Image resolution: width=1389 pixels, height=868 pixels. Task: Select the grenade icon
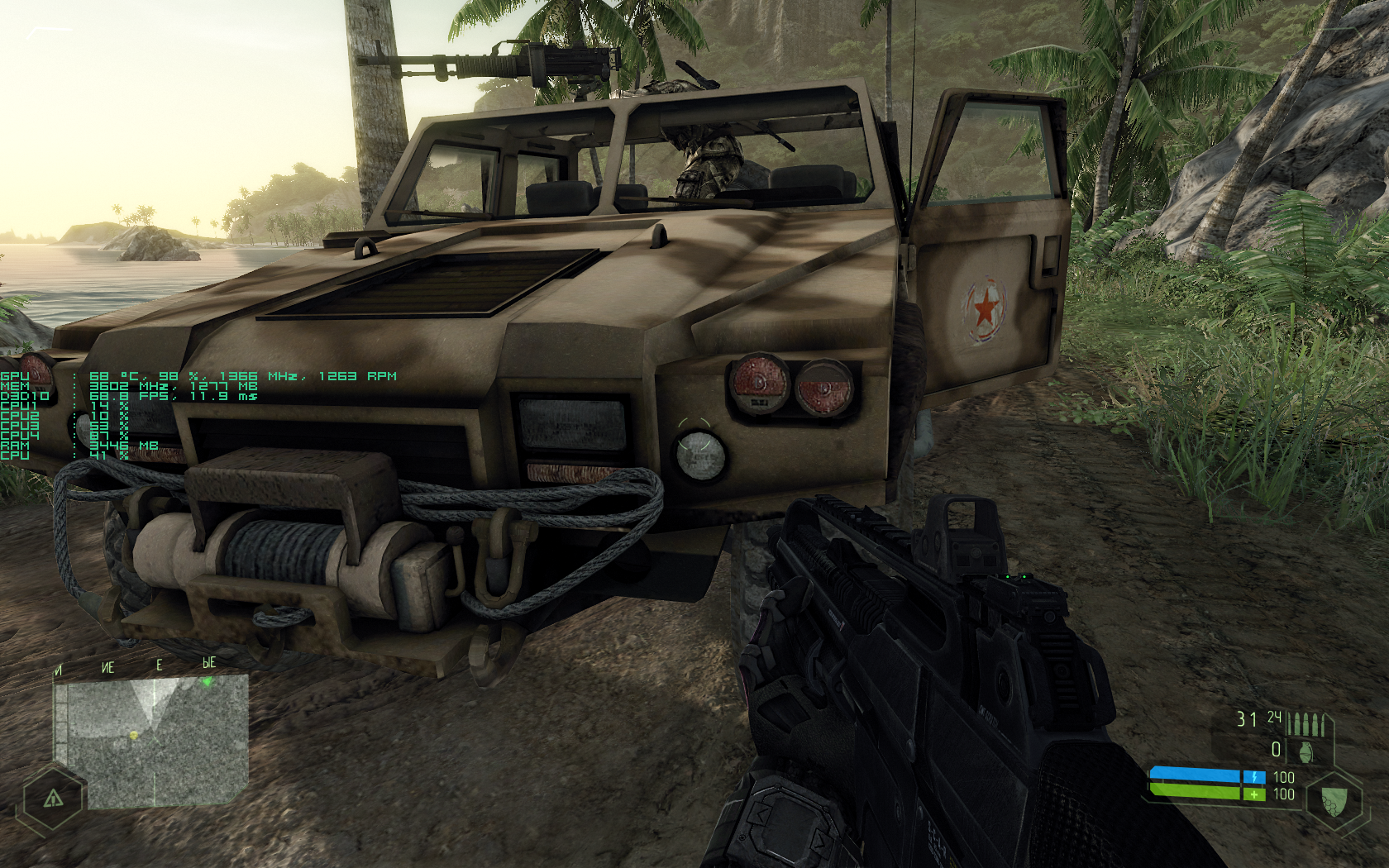click(1306, 751)
